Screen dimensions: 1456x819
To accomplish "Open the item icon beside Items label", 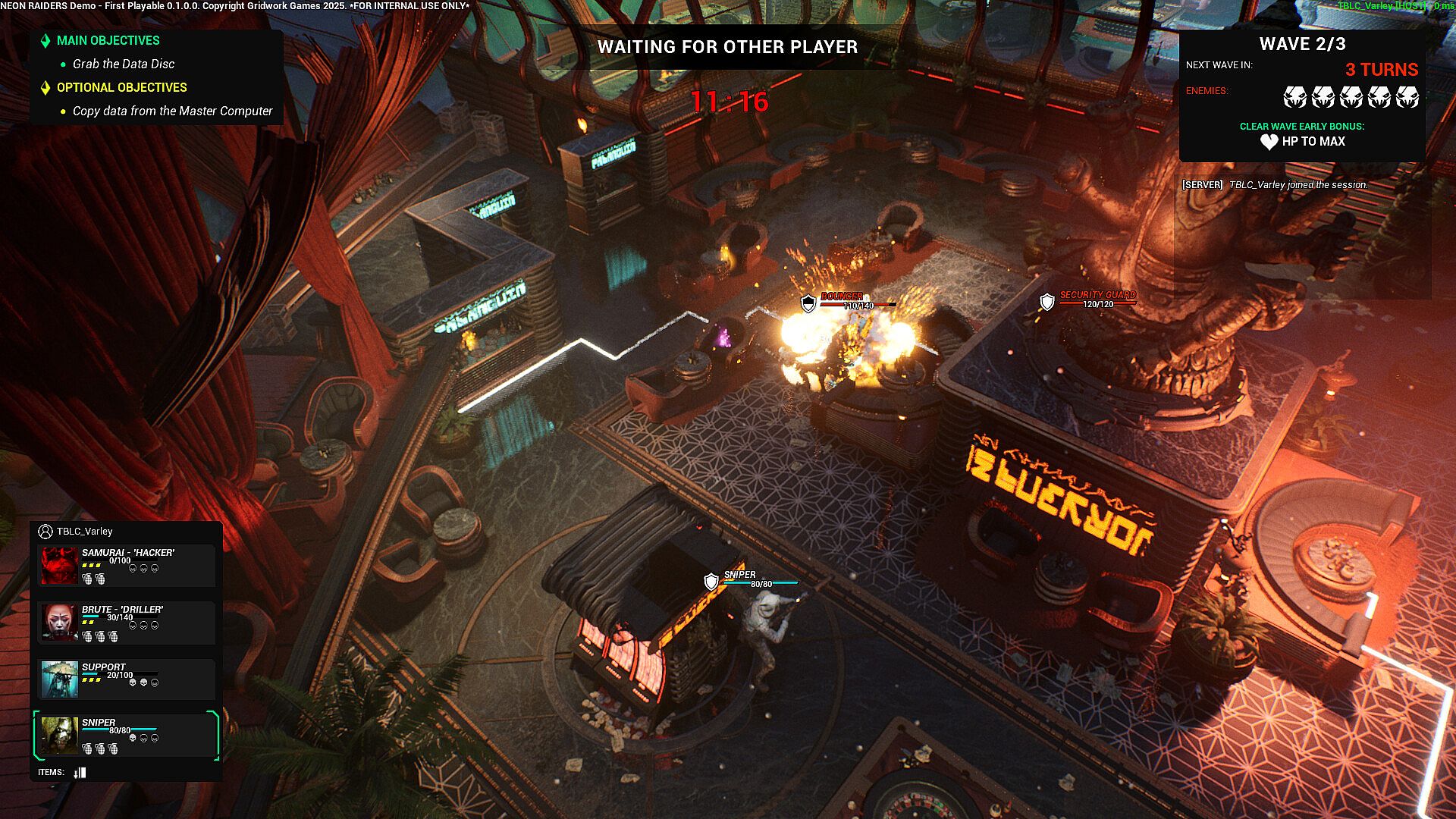I will (x=80, y=773).
